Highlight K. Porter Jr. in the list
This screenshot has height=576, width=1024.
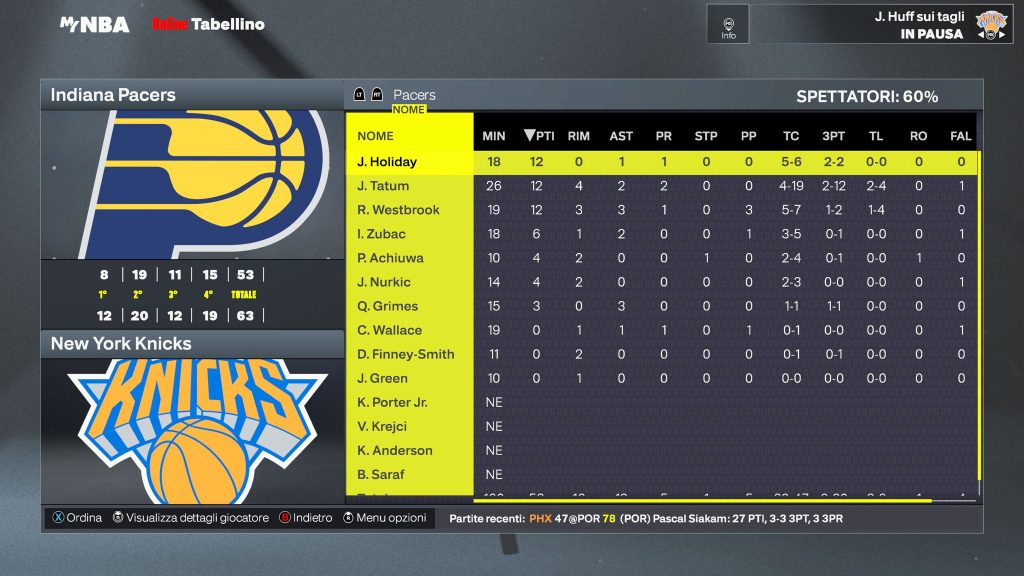[x=392, y=402]
